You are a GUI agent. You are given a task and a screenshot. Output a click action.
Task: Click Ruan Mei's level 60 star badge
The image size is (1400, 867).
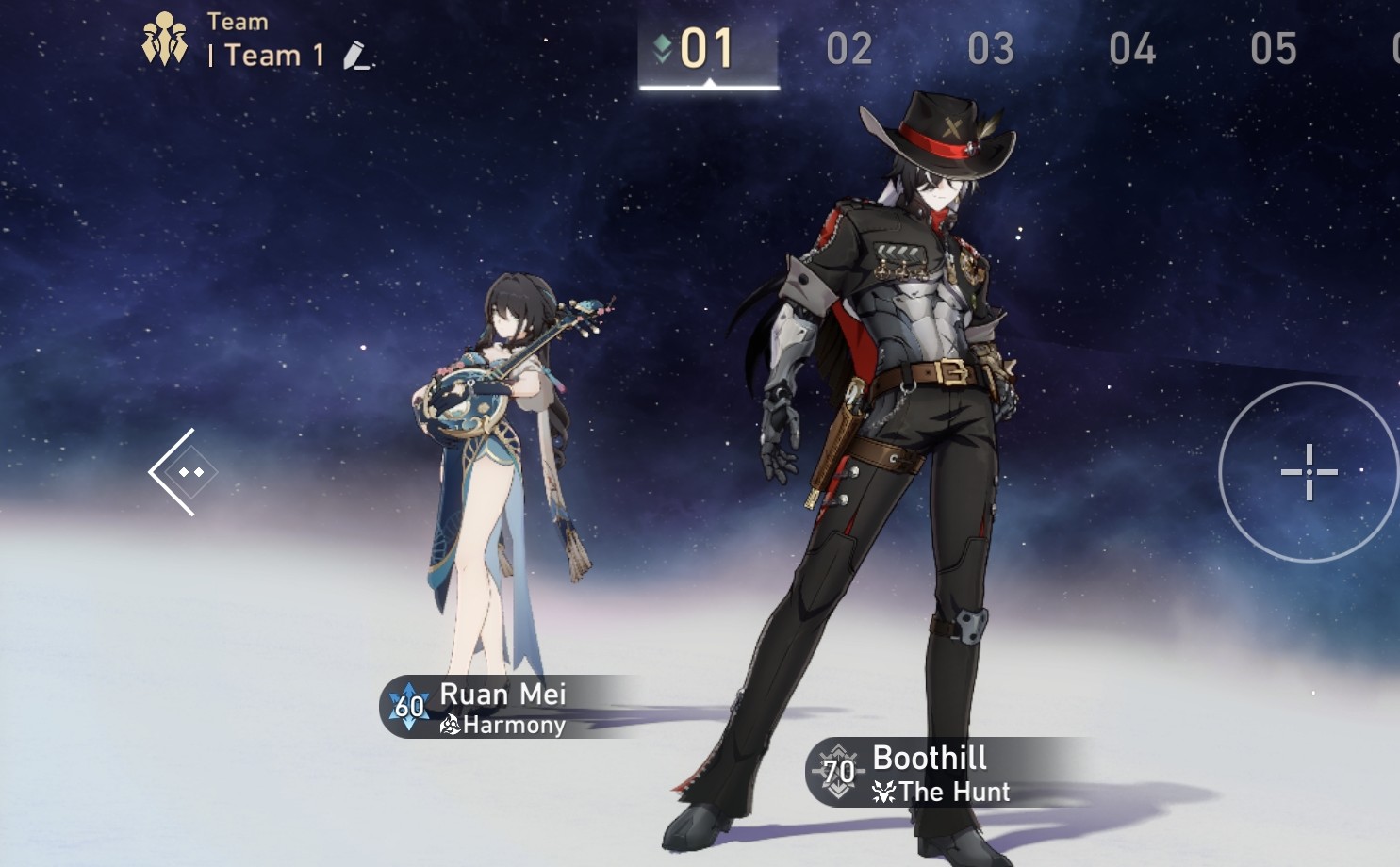click(x=409, y=706)
